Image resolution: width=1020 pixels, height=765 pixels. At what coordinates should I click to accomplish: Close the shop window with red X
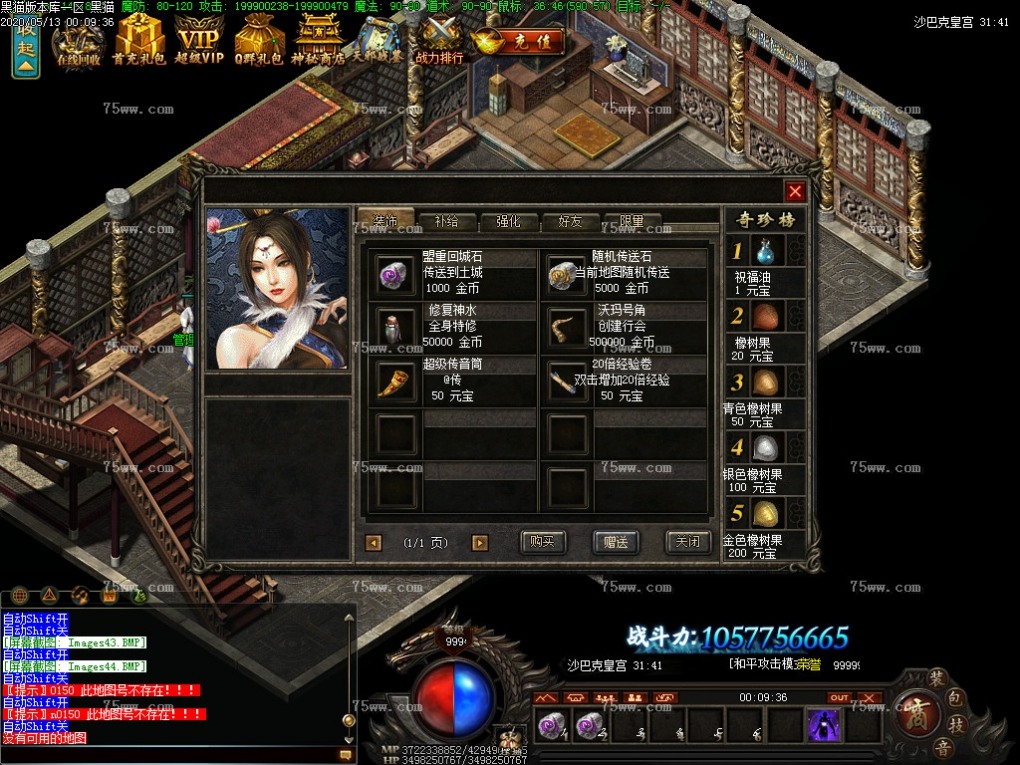click(795, 192)
